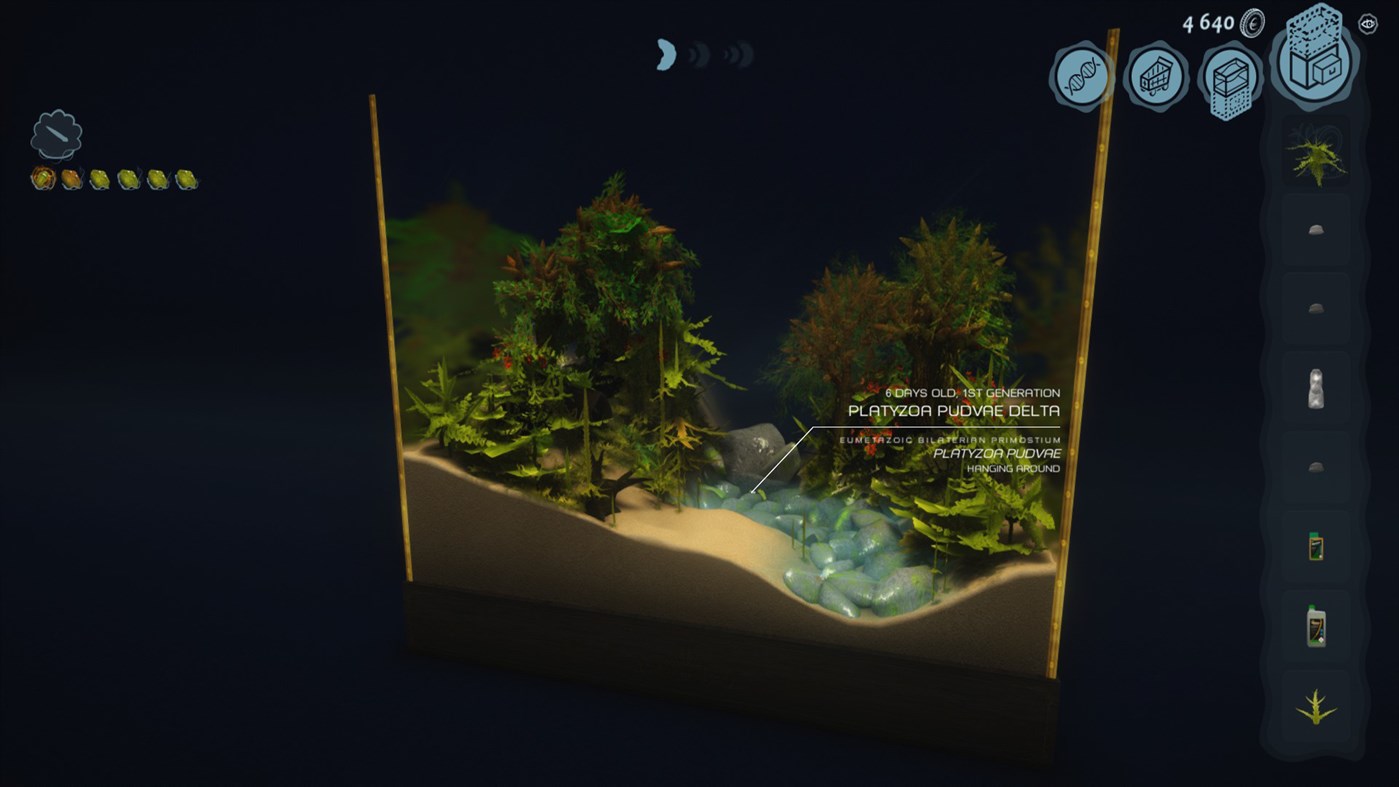Click the sundial speed icon on the left
1399x787 pixels.
tap(57, 132)
